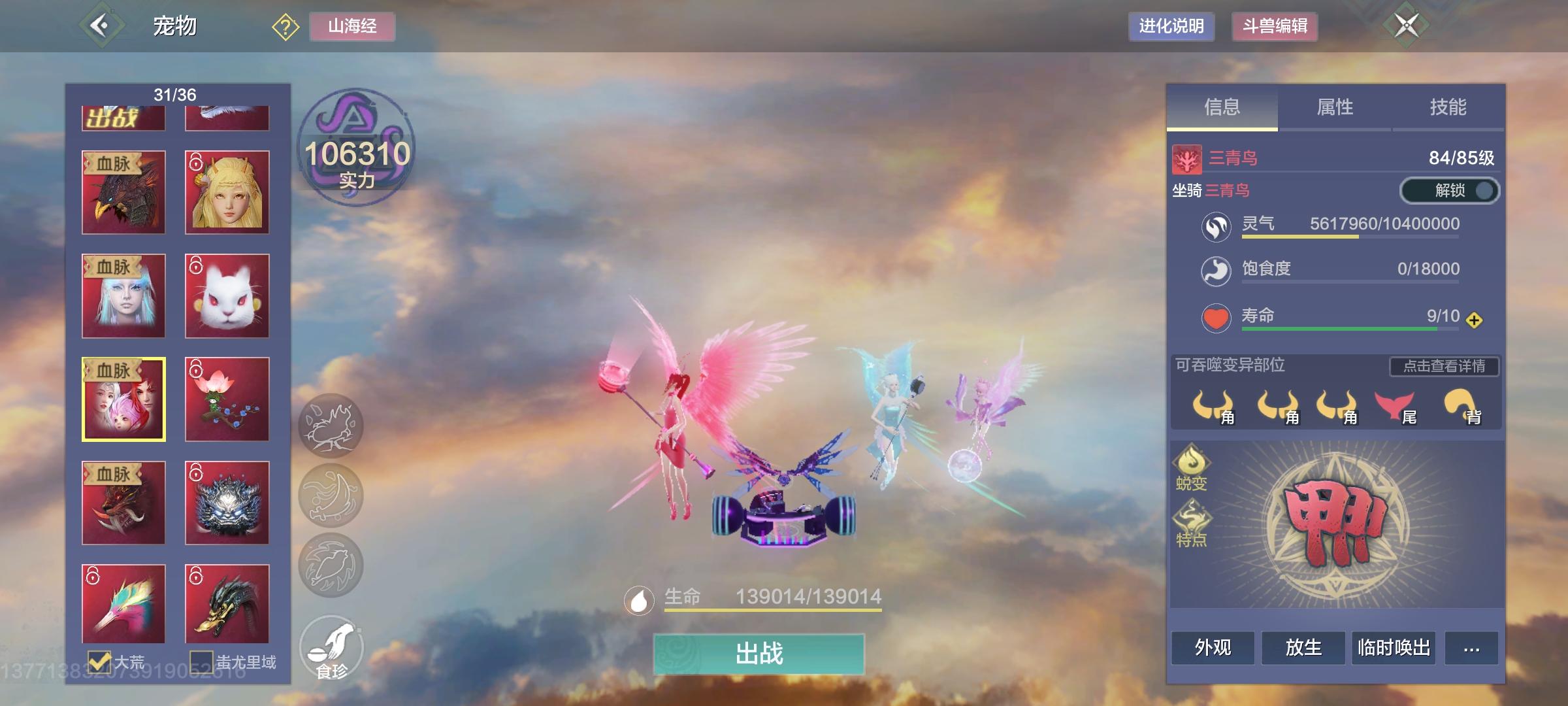The image size is (1568, 706).
Task: Switch to the 技能 skills tab
Action: point(1446,108)
